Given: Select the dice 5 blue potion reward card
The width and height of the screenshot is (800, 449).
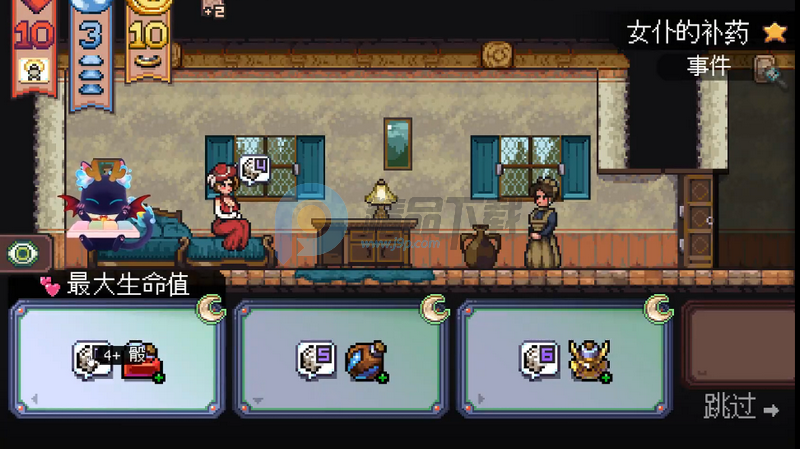Looking at the screenshot, I should point(342,358).
